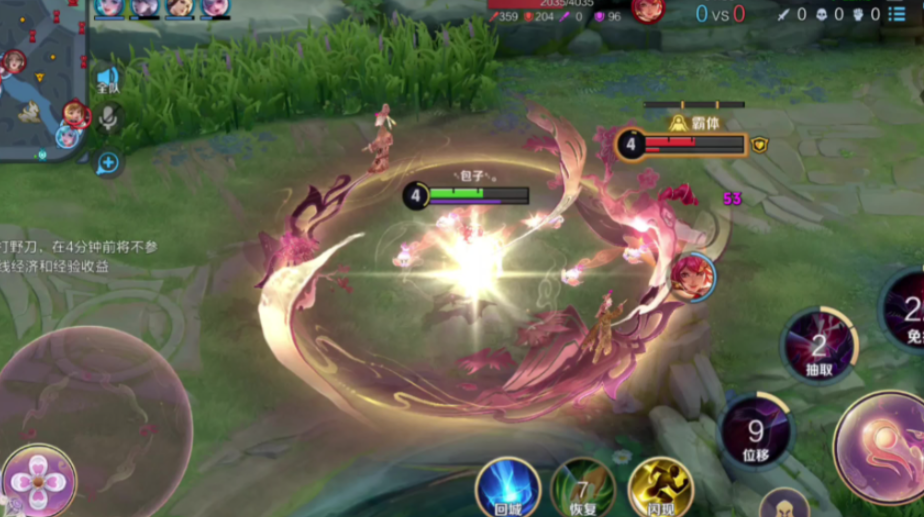The height and width of the screenshot is (517, 924).
Task: Open the minimap
Action: (42, 78)
